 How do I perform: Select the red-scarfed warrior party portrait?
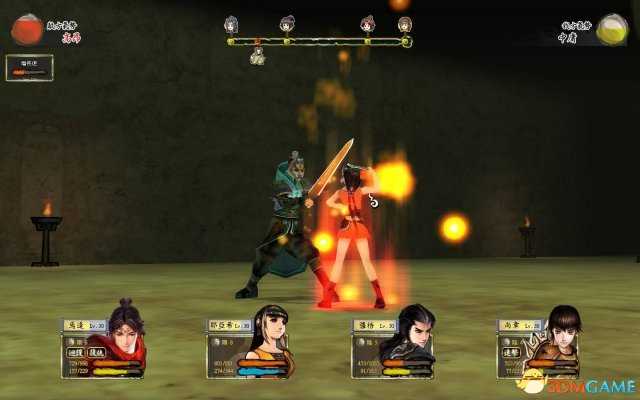pyautogui.click(x=123, y=340)
